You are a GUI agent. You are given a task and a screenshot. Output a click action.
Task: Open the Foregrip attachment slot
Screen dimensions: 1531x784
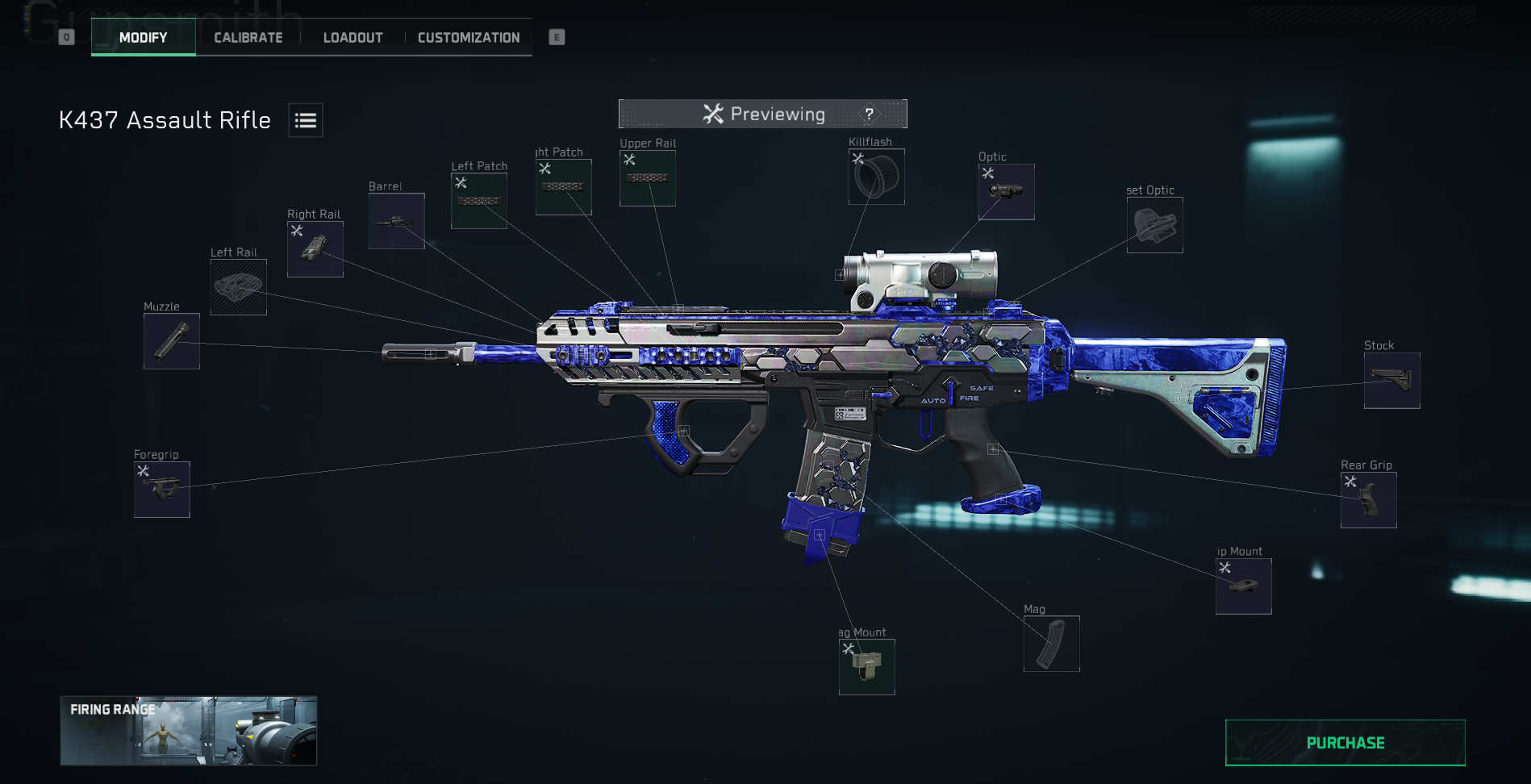(162, 489)
